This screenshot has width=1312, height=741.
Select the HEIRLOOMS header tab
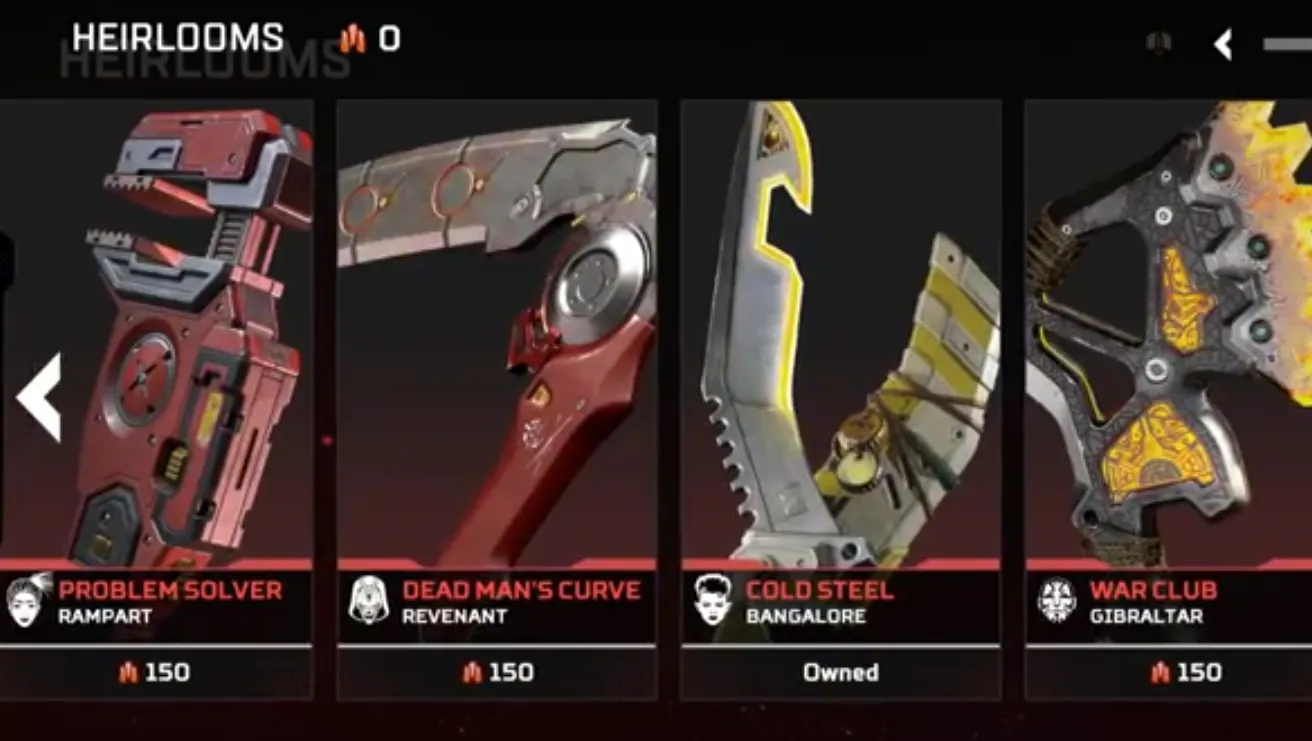176,37
